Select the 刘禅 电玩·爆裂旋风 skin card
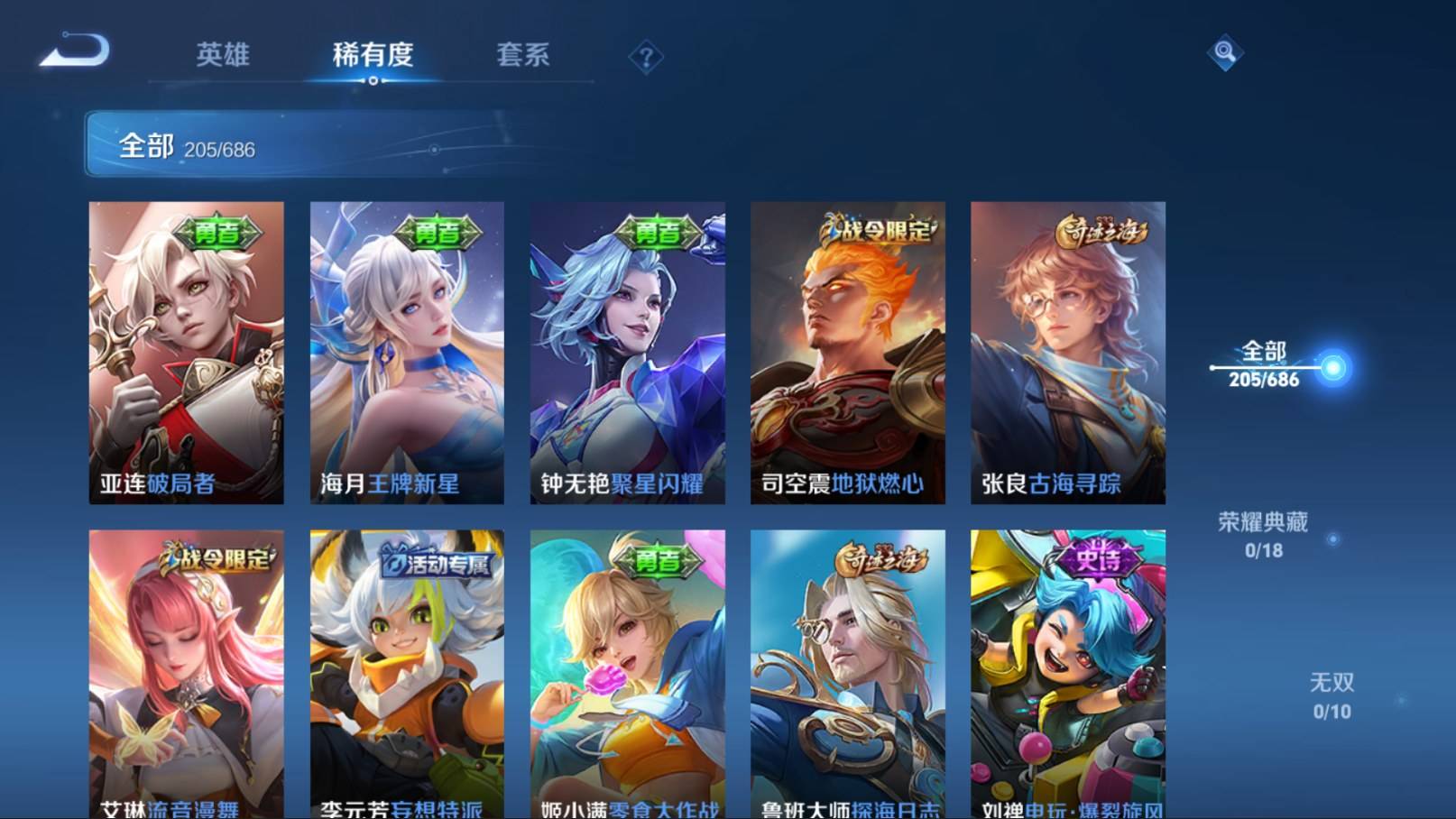 pyautogui.click(x=1067, y=674)
